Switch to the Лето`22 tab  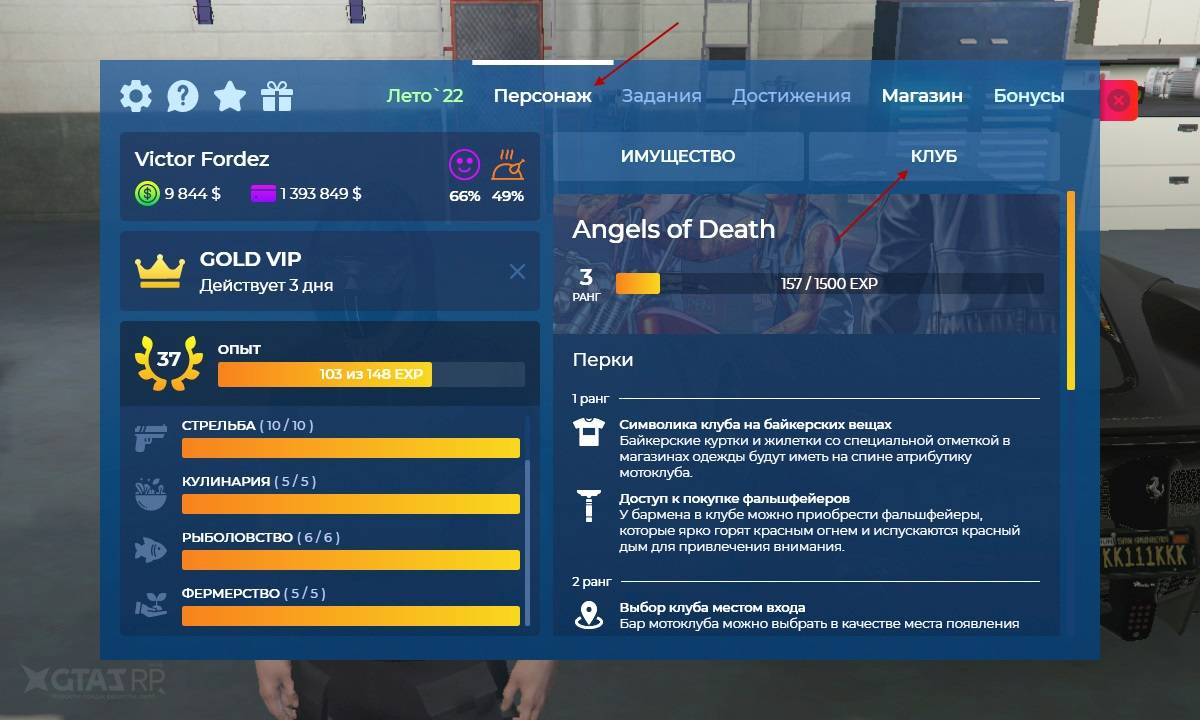coord(425,96)
